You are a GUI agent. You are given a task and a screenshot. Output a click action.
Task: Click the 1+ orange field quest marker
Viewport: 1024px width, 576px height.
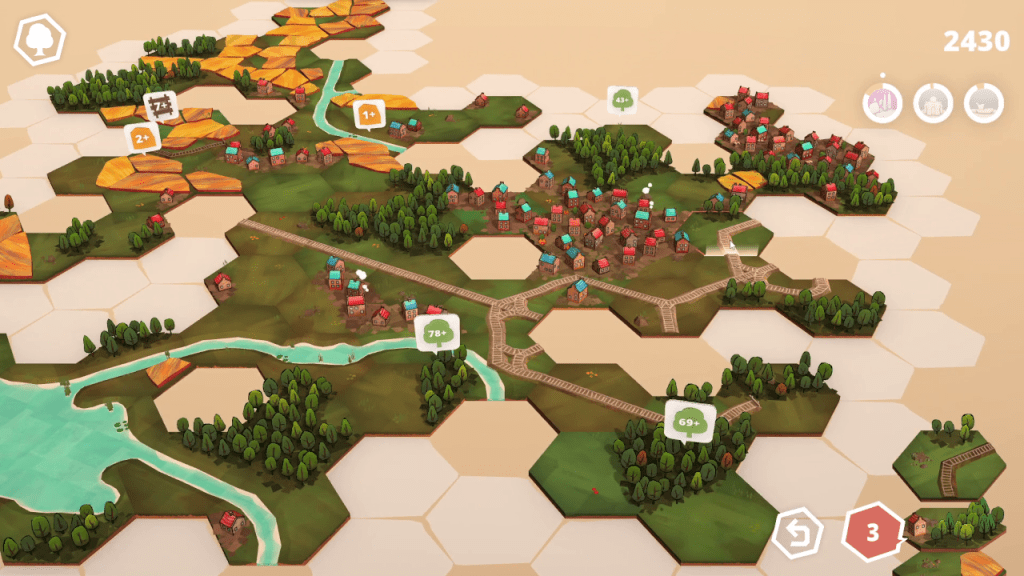369,116
